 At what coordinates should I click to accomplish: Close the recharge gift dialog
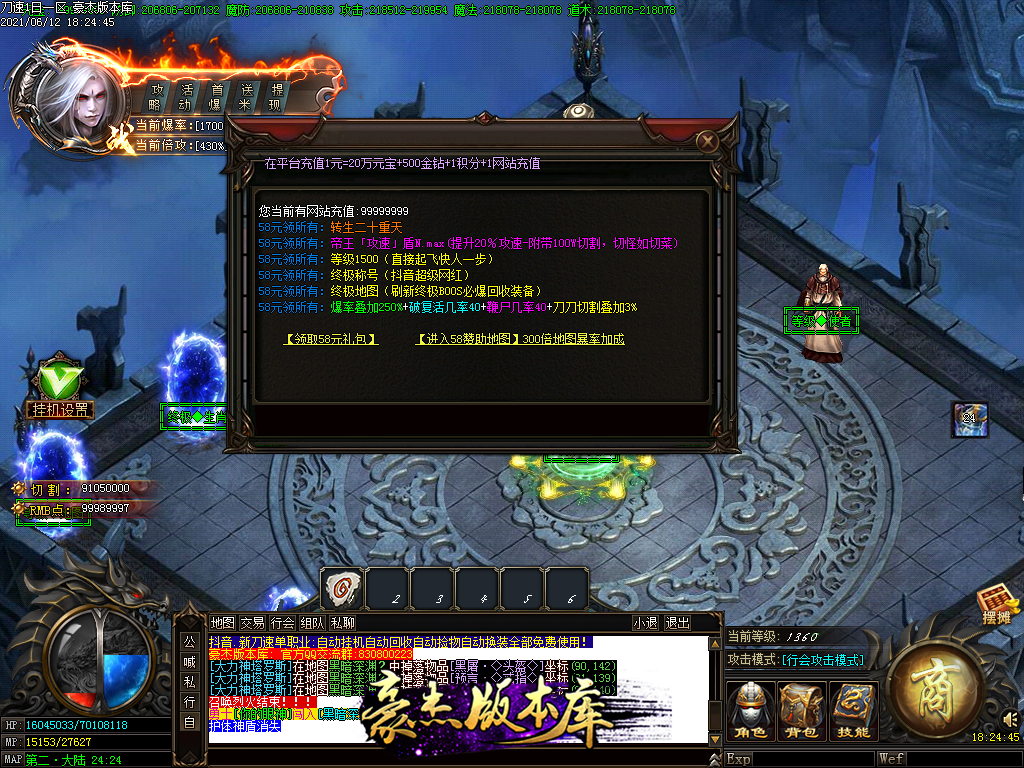pyautogui.click(x=707, y=141)
